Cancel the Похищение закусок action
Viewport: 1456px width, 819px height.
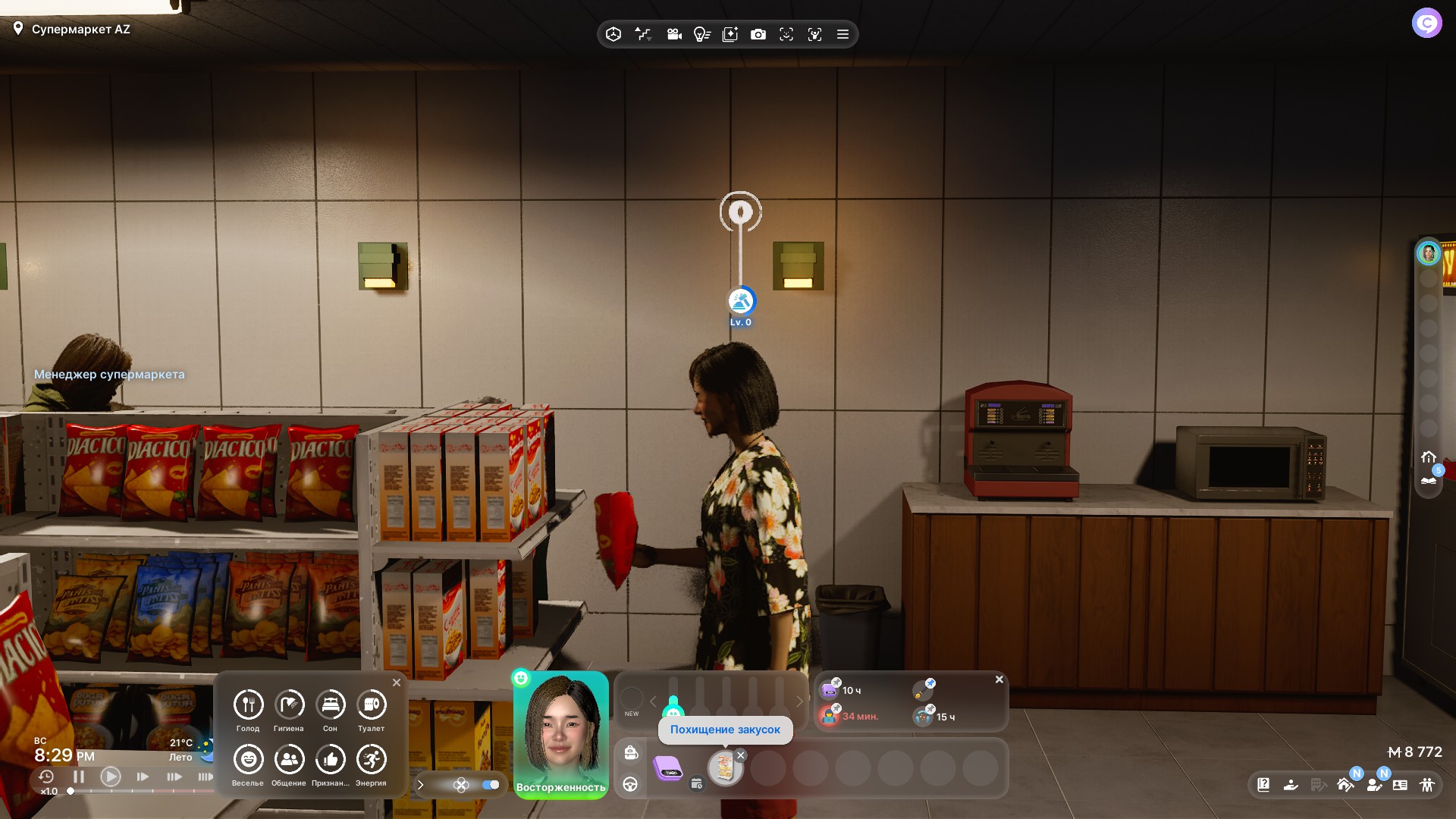tap(741, 755)
